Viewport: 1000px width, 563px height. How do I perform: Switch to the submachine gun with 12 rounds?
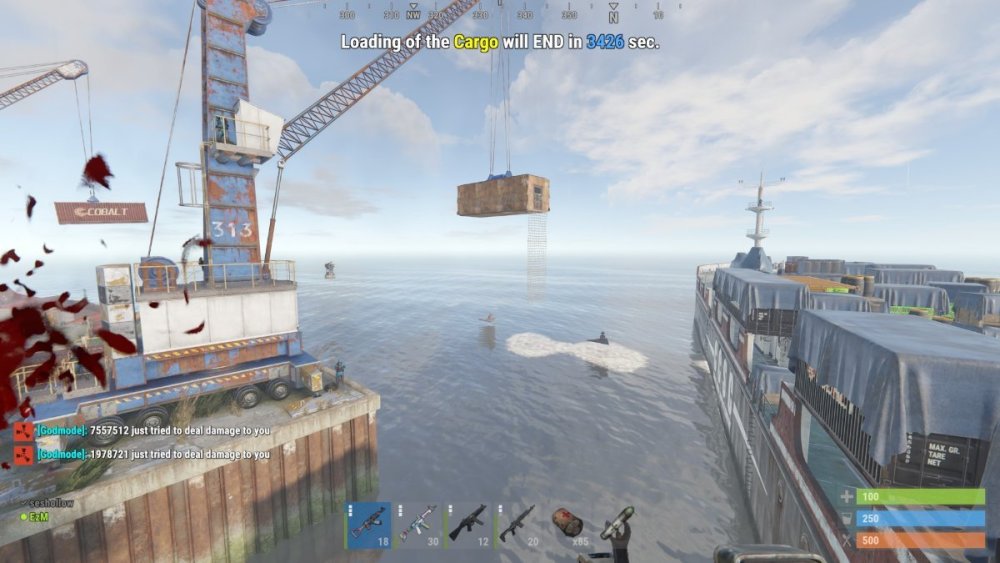click(470, 525)
